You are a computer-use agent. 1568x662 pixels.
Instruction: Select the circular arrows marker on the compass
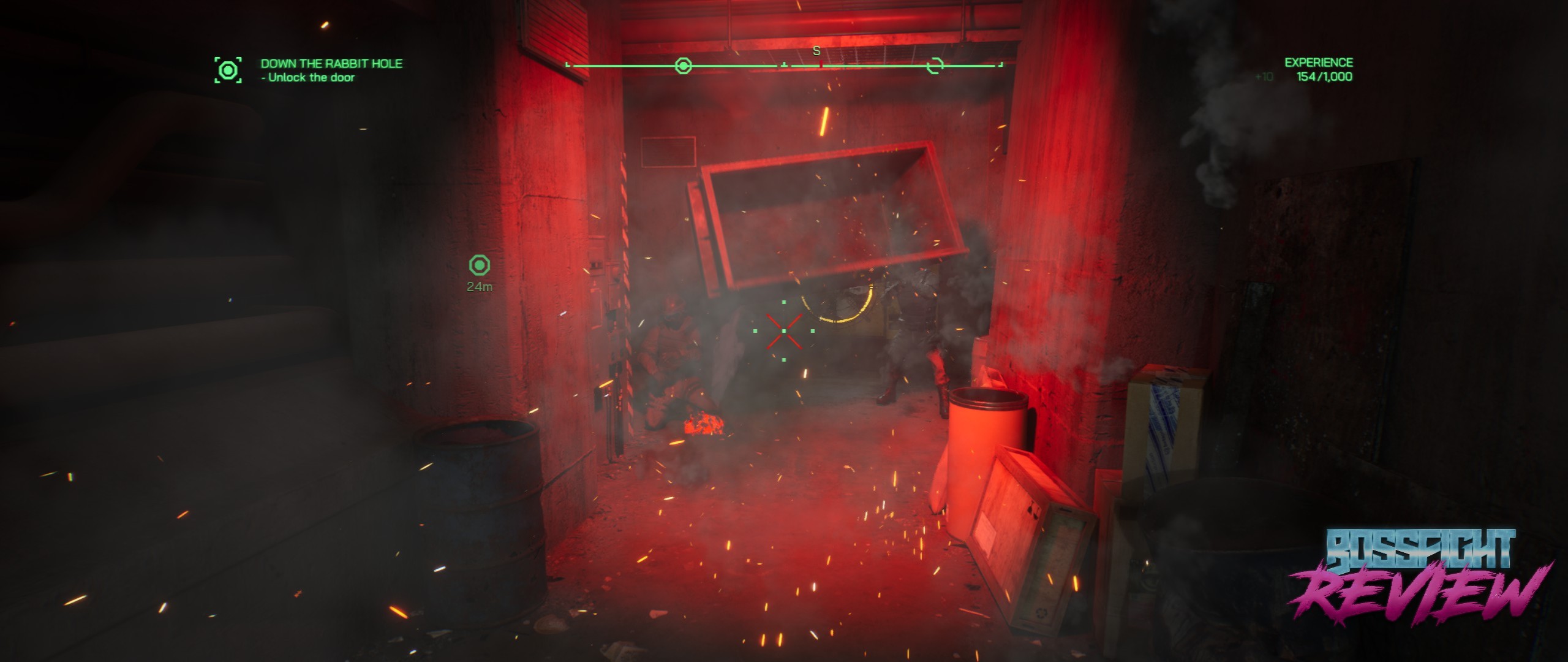tap(935, 65)
